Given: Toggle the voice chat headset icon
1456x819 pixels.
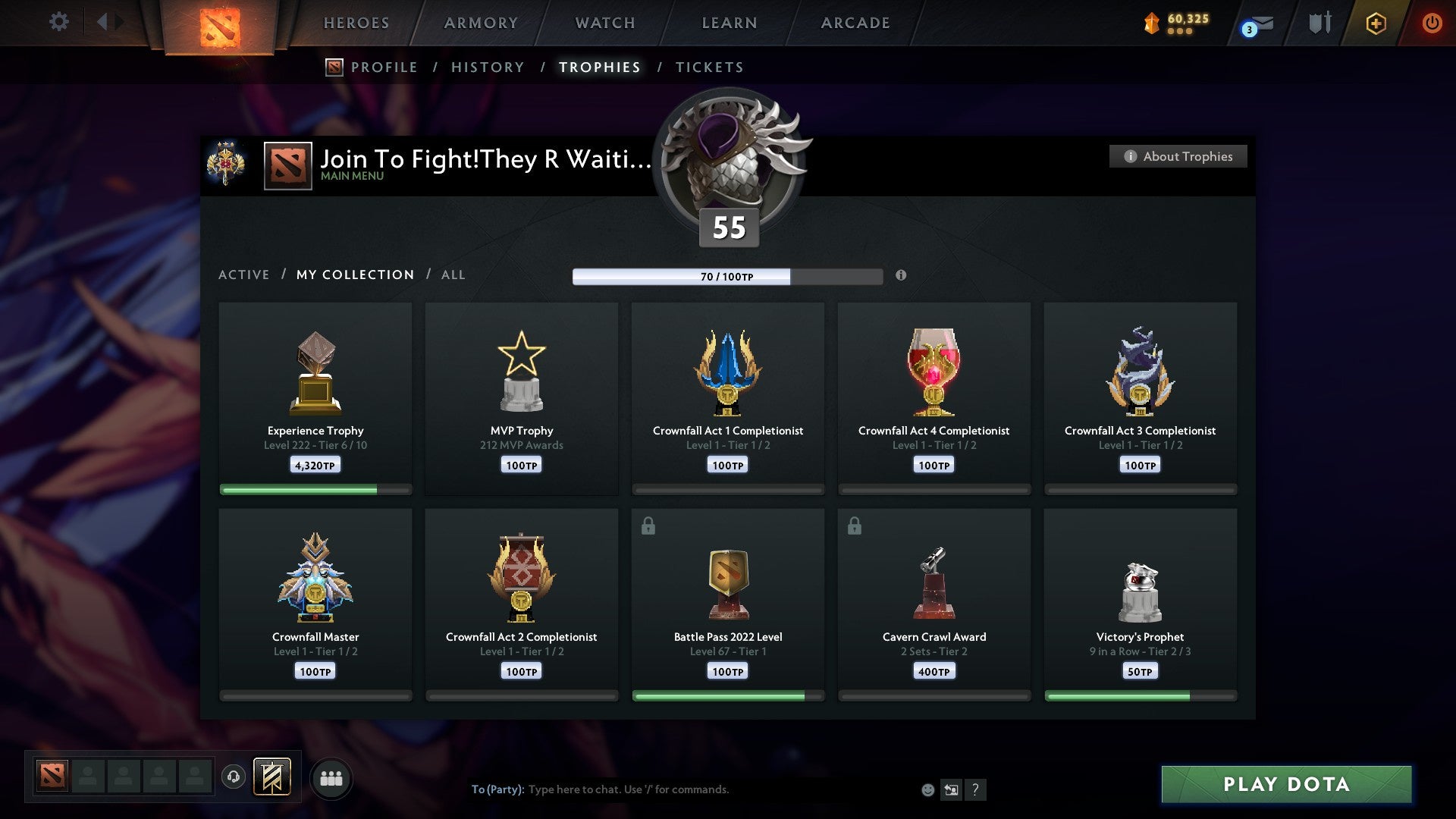Looking at the screenshot, I should [234, 777].
